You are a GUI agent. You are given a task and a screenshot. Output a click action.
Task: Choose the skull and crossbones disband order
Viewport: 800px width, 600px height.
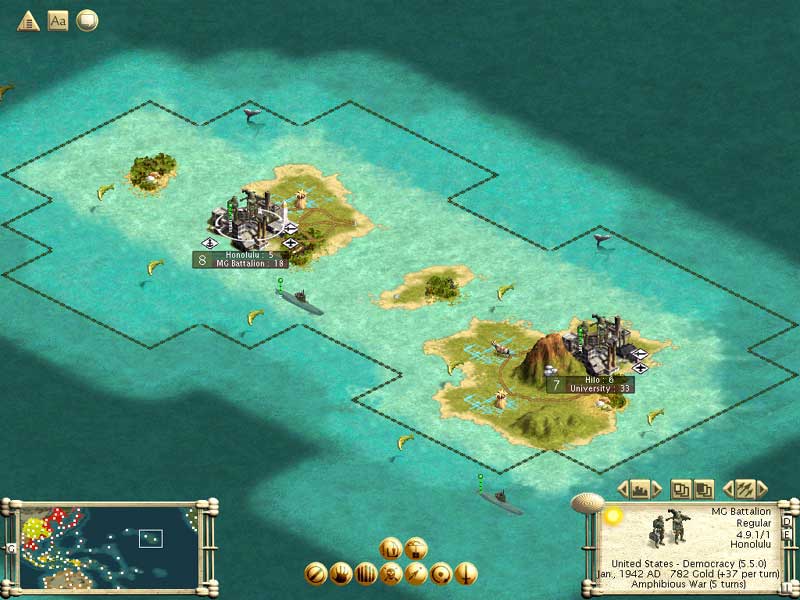(x=391, y=574)
